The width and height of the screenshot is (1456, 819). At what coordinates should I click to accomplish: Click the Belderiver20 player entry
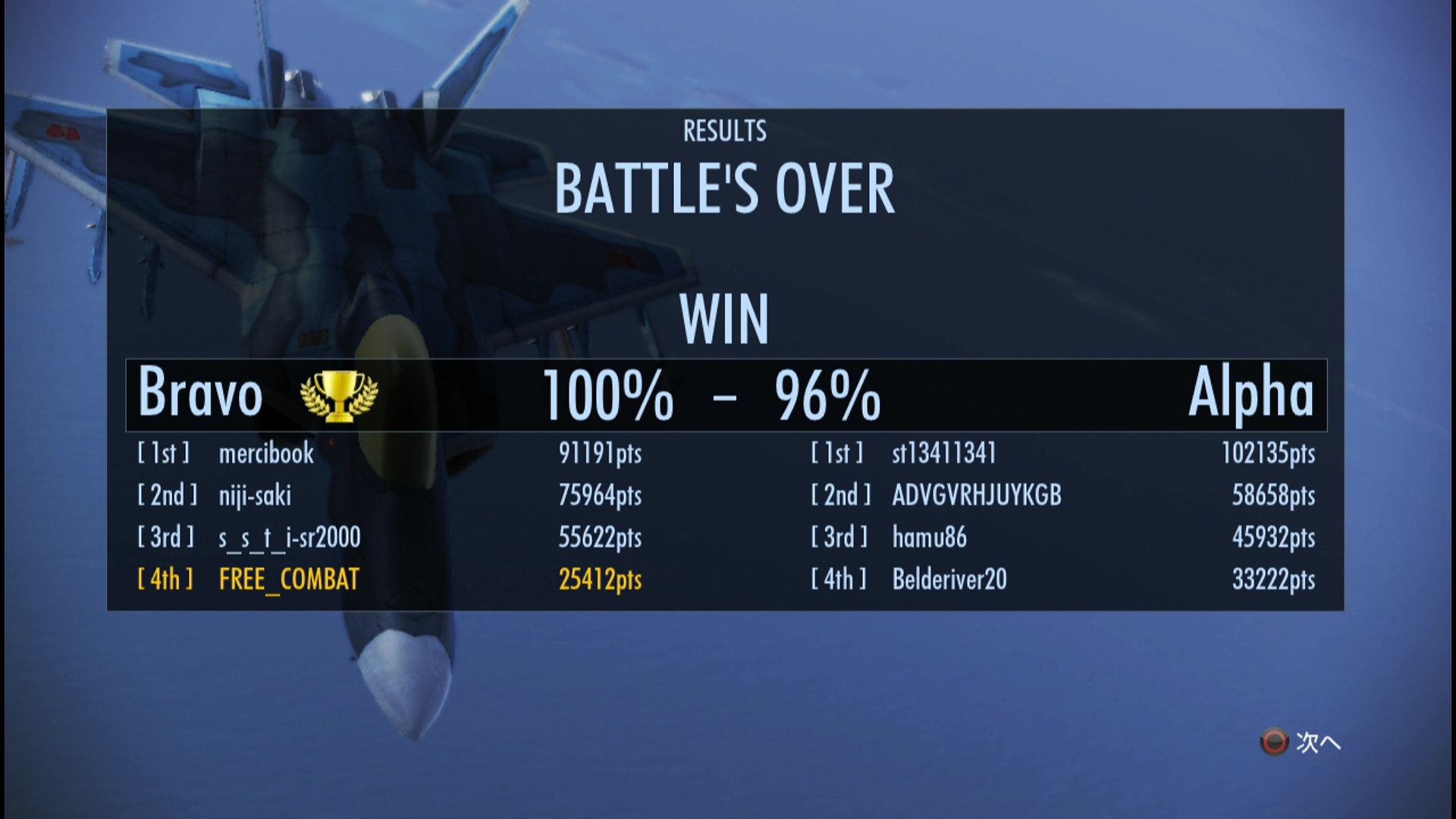pos(949,580)
